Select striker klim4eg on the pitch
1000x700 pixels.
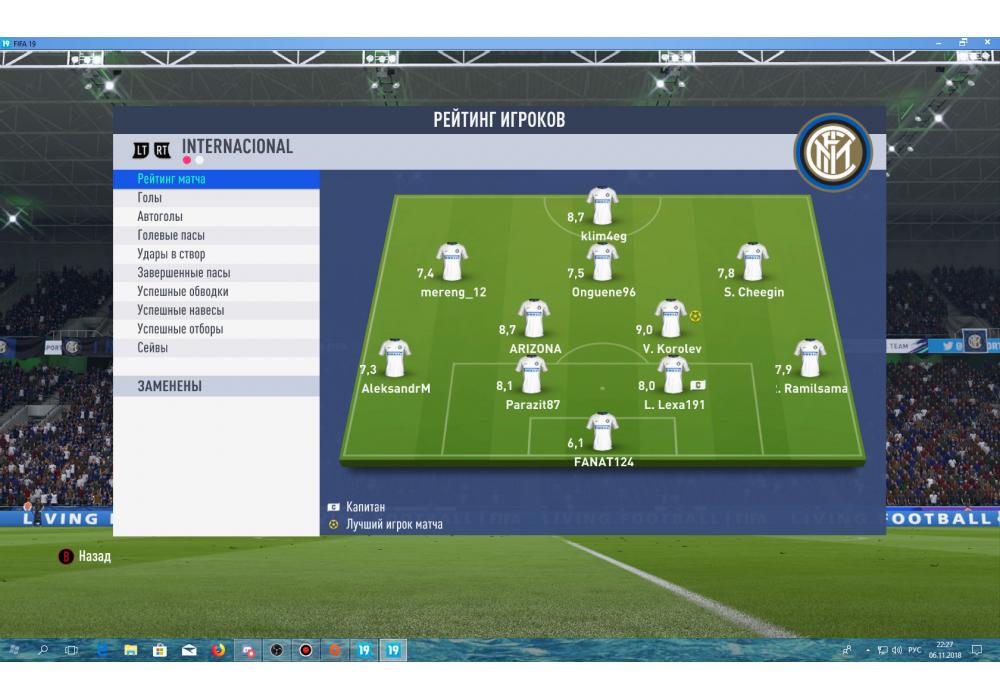pos(602,206)
